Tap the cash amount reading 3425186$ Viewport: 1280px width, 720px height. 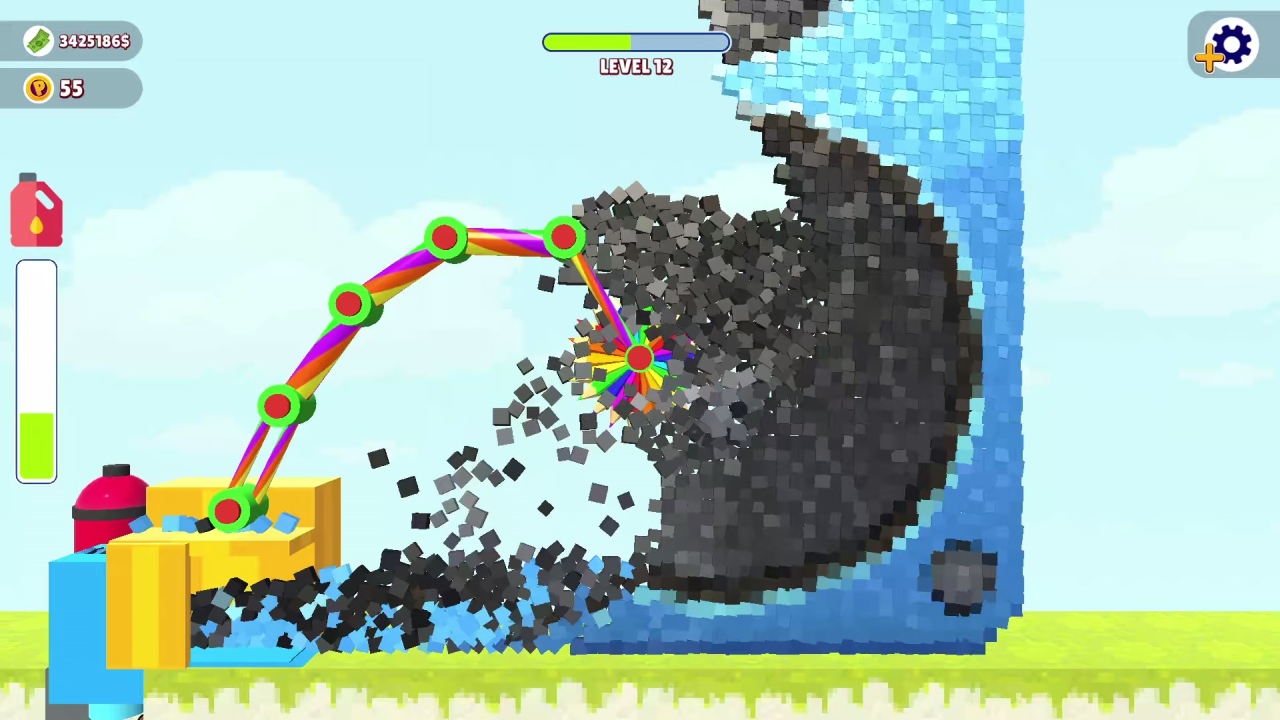click(95, 41)
